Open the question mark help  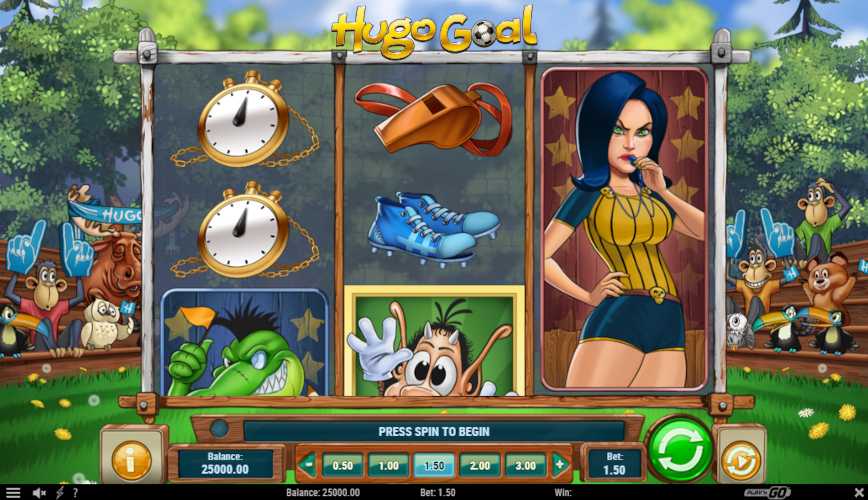click(74, 493)
